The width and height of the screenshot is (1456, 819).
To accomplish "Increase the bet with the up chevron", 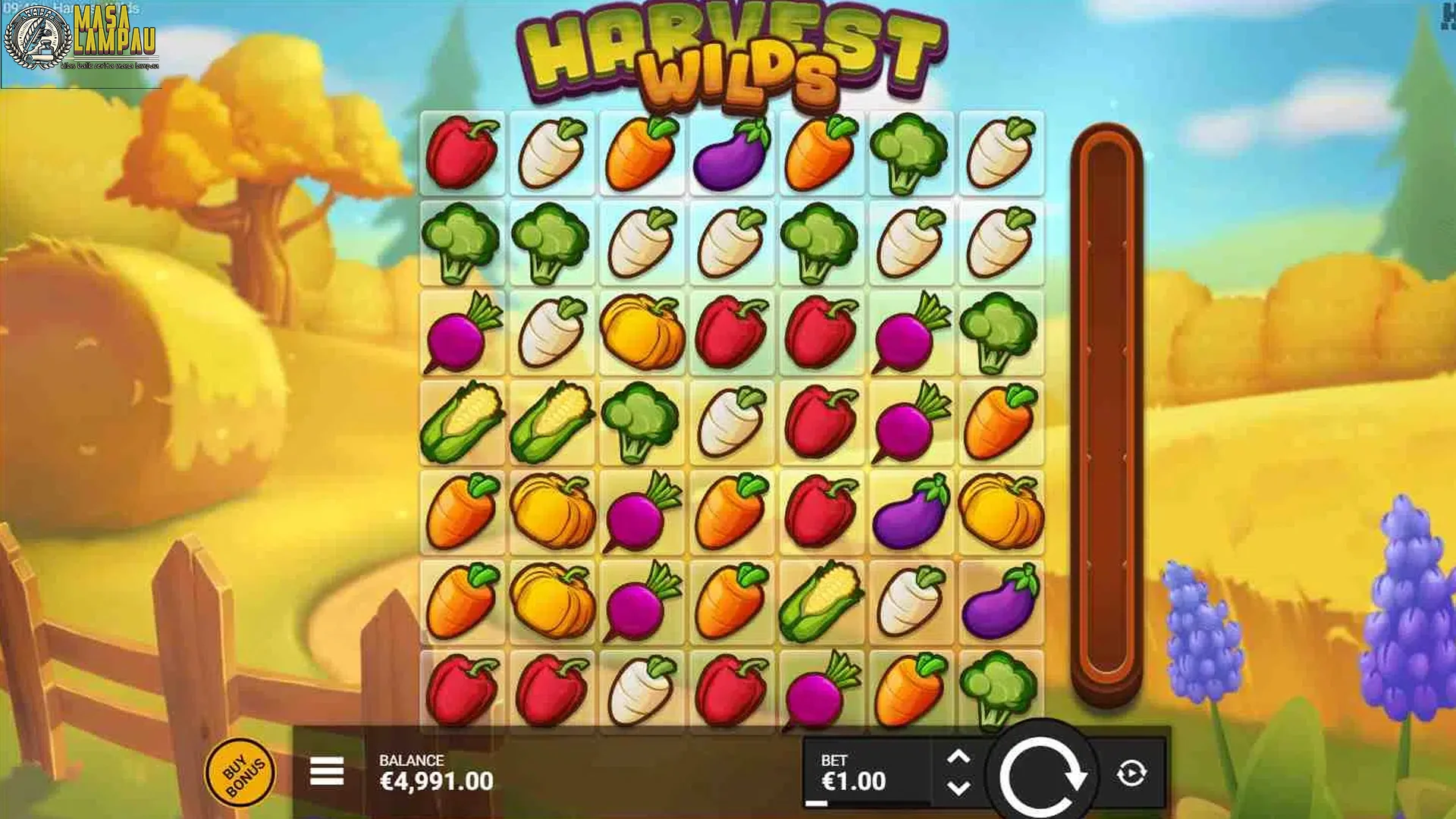I will pos(958,755).
